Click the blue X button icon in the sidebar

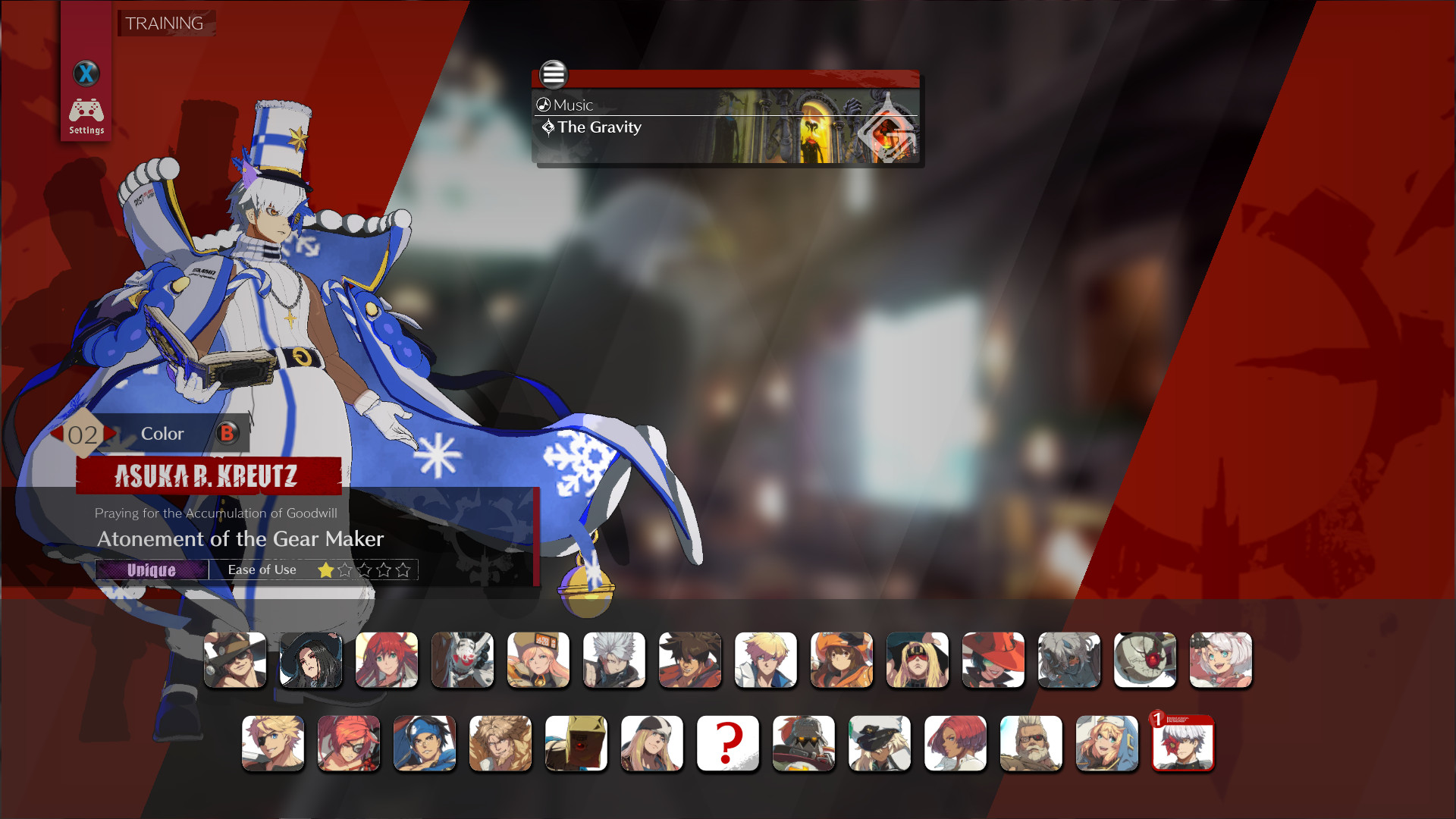[x=86, y=74]
